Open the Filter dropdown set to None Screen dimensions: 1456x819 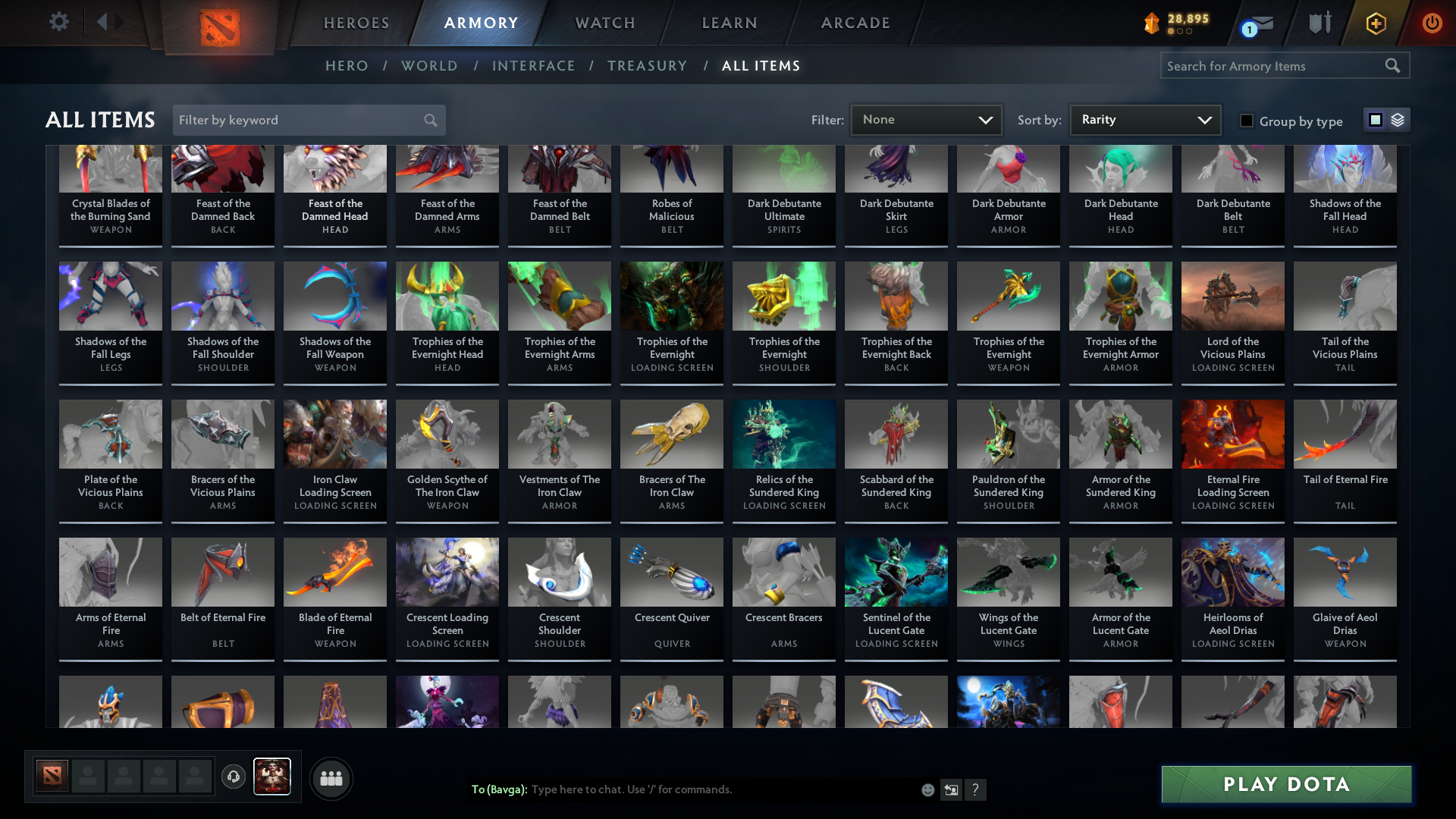pos(925,119)
